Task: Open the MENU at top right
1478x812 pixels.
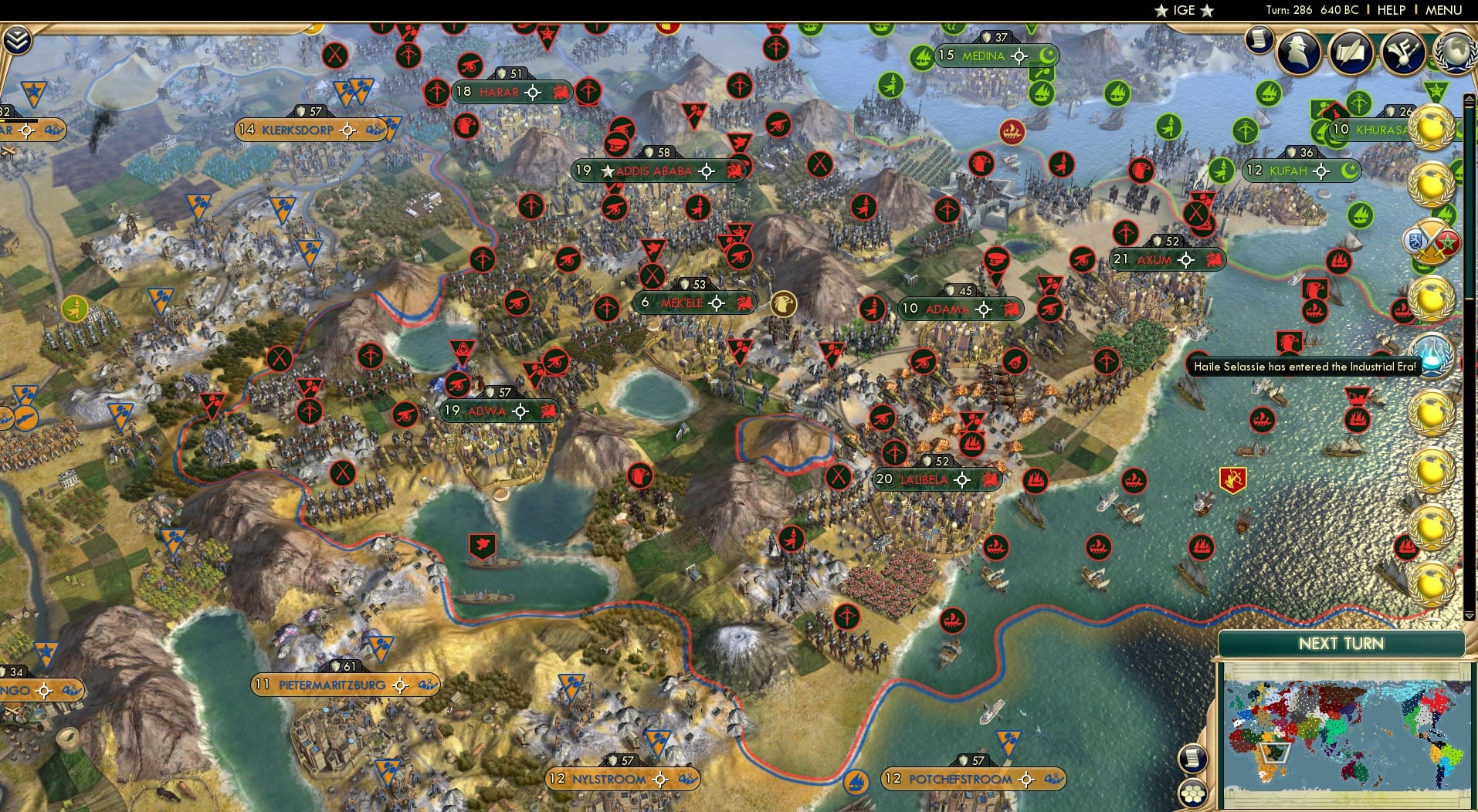Action: (x=1443, y=11)
